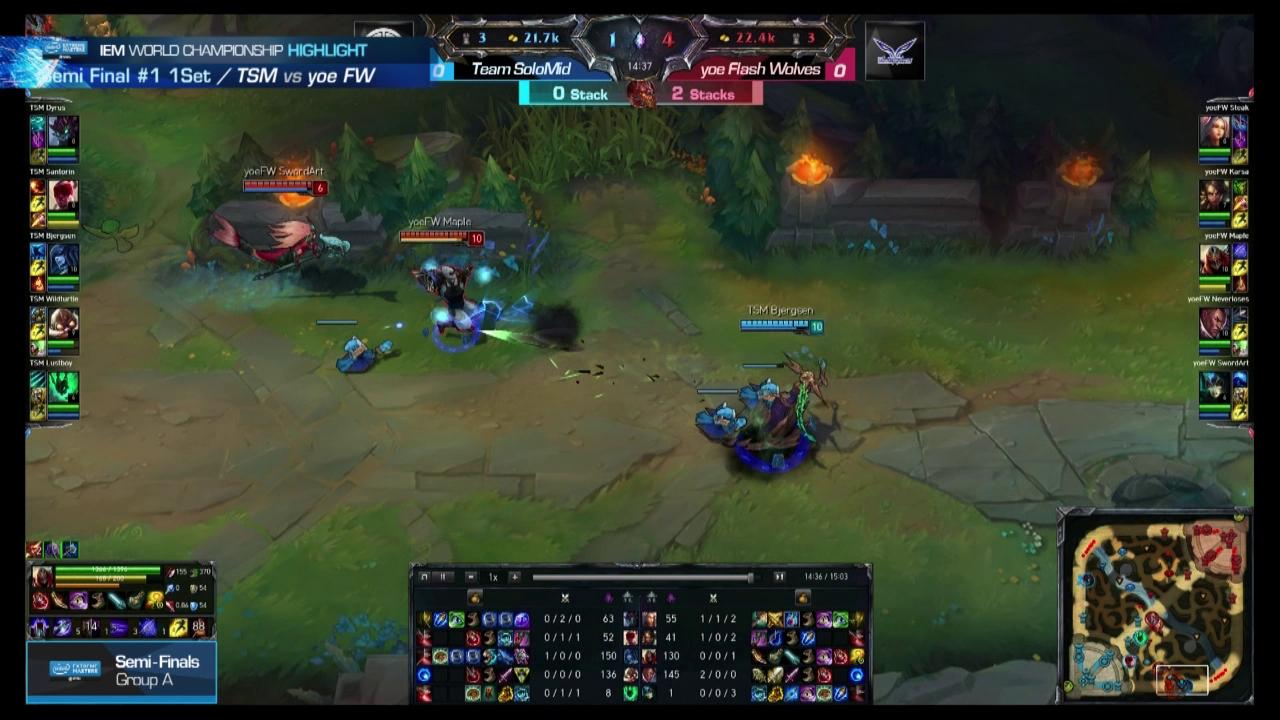Increase playback speed with the plus control
This screenshot has height=720, width=1280.
click(513, 577)
